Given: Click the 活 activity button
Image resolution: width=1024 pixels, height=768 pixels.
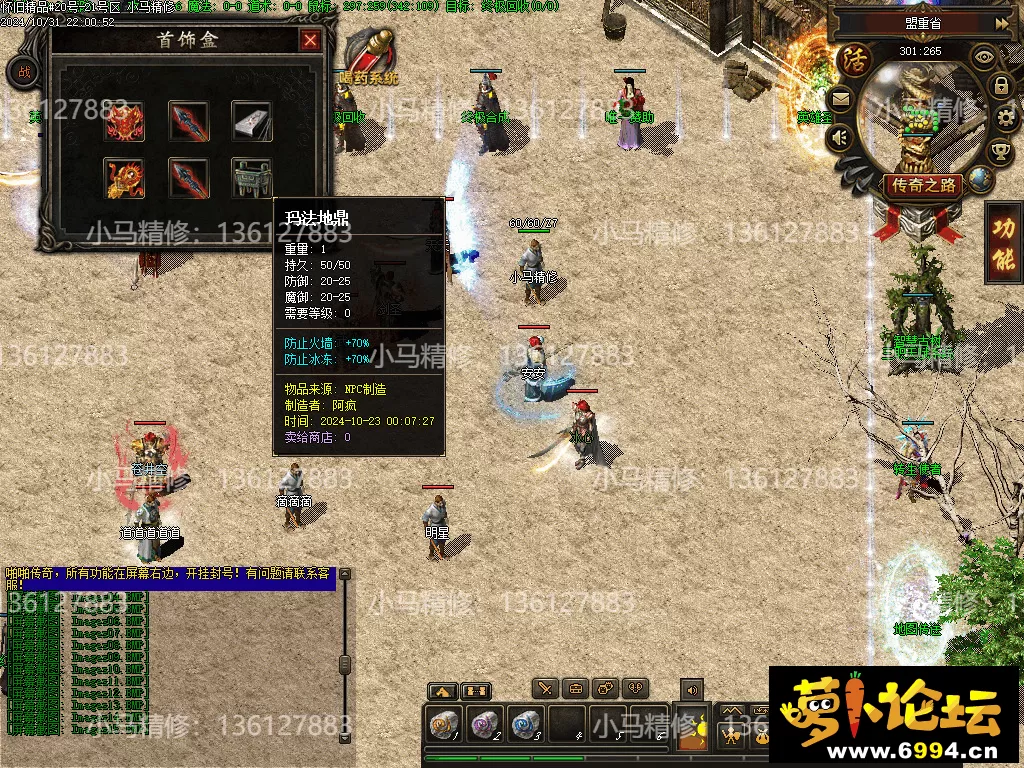Looking at the screenshot, I should click(x=855, y=58).
